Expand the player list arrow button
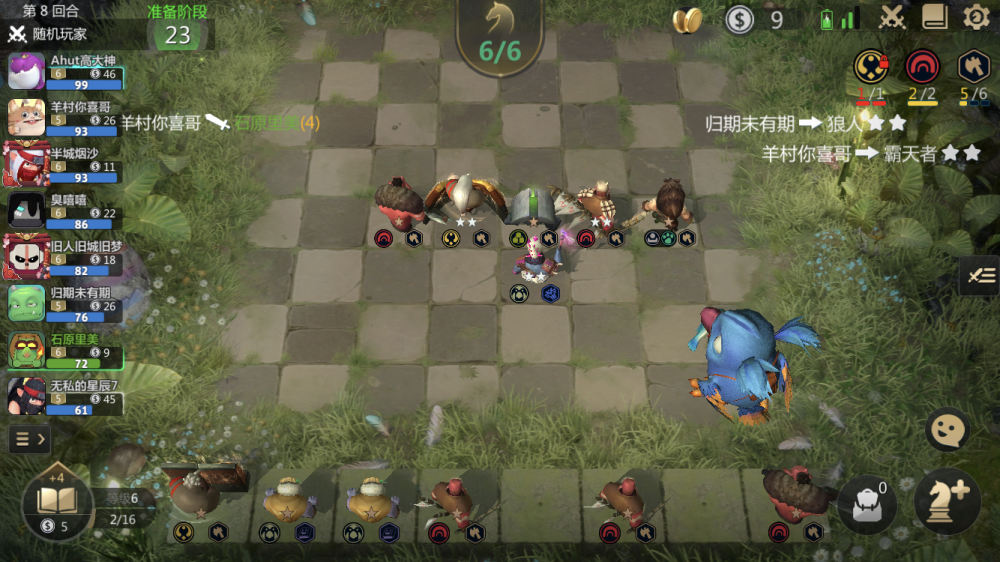1000x562 pixels. coord(30,438)
